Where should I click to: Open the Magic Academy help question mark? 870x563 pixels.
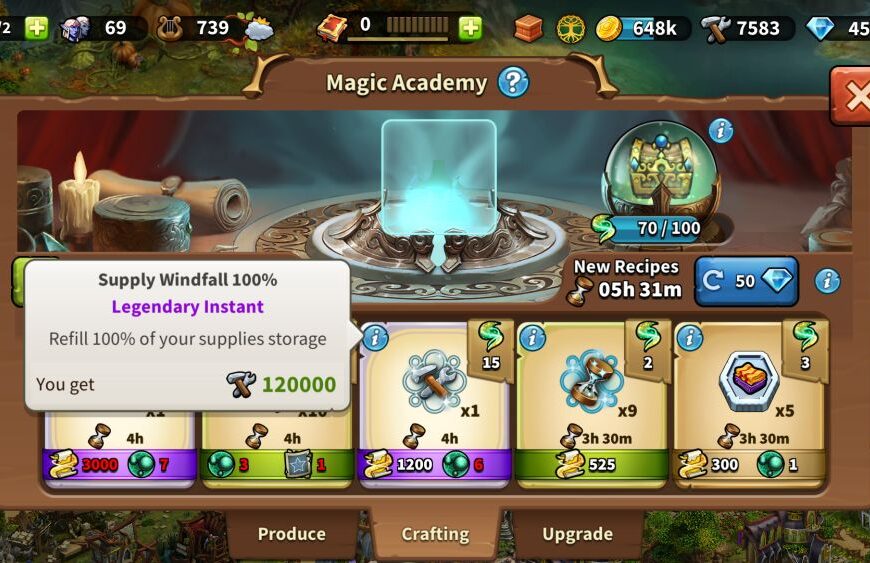(513, 82)
